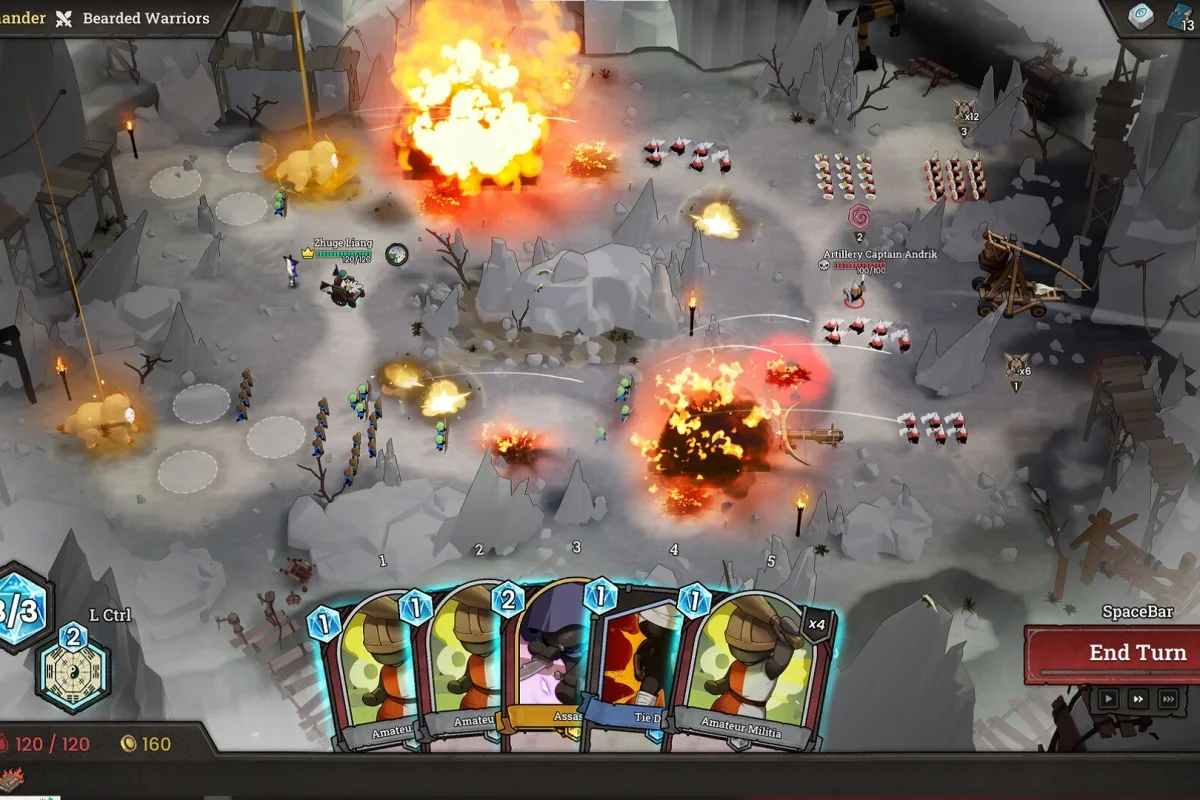This screenshot has height=800, width=1200.
Task: Set battle speed to double fast-forward
Action: [x=1138, y=699]
